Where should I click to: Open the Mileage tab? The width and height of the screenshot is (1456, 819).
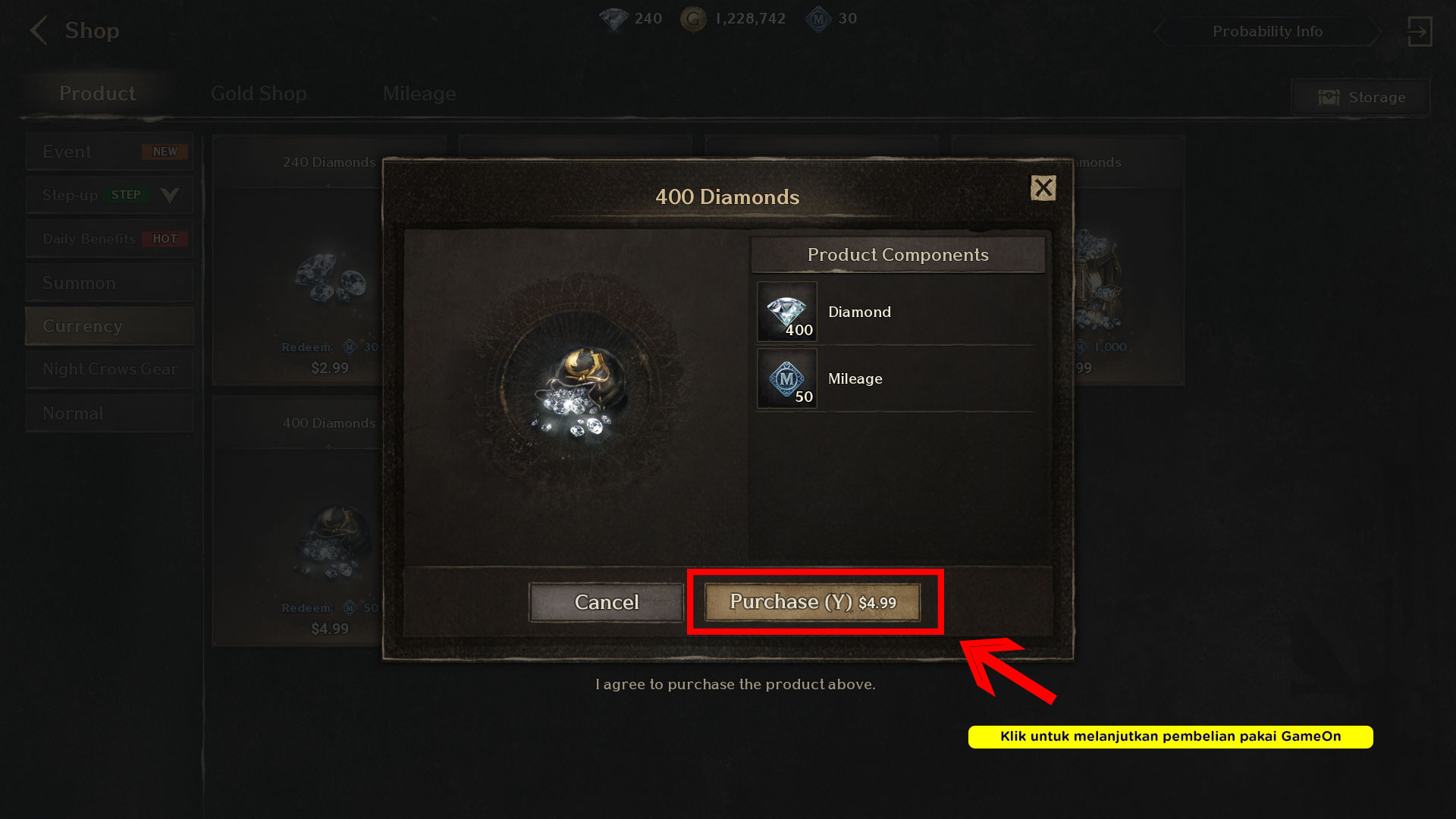[x=419, y=94]
